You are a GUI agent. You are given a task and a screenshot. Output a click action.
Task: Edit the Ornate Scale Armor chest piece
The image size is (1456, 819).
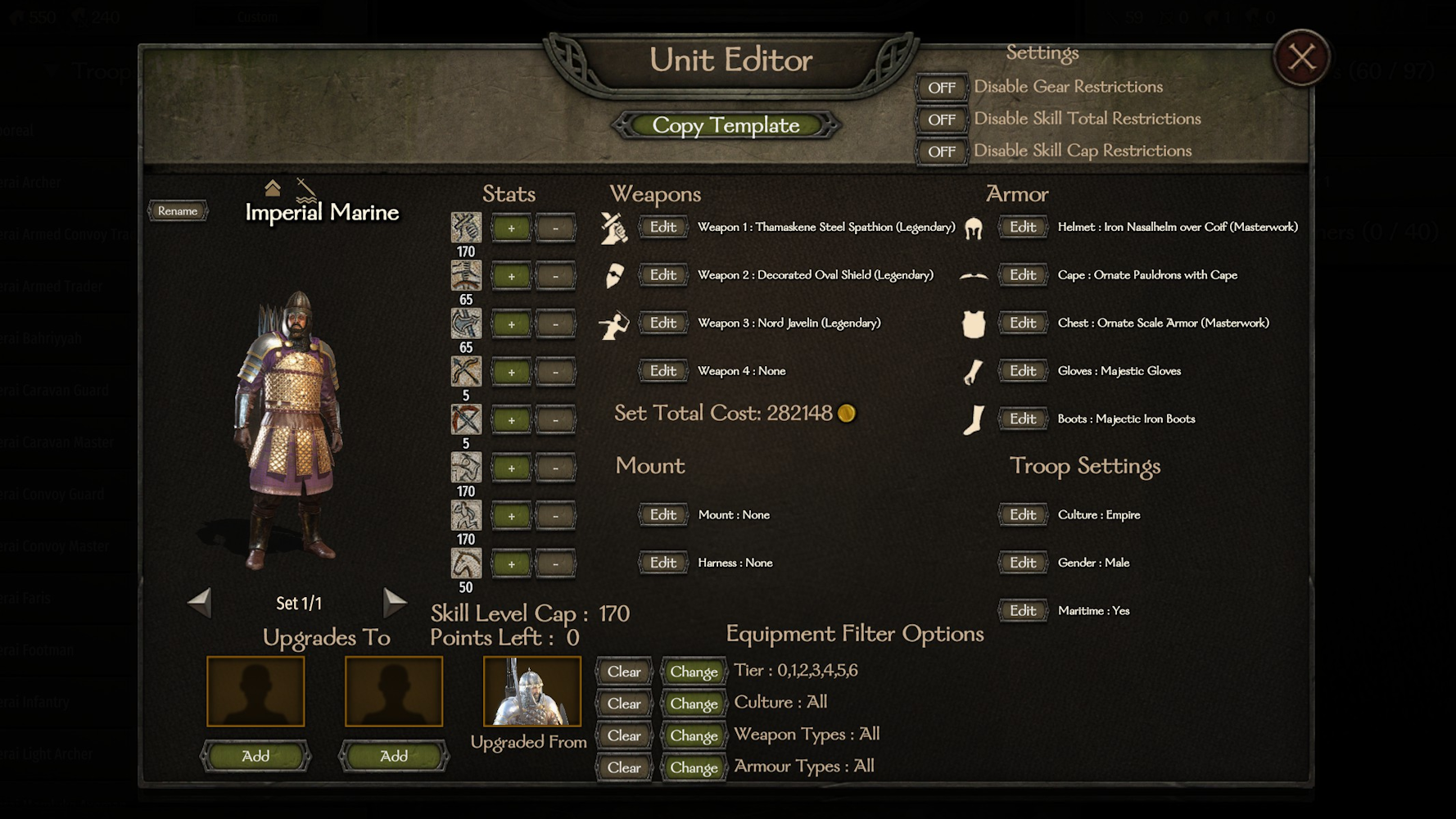[1022, 323]
